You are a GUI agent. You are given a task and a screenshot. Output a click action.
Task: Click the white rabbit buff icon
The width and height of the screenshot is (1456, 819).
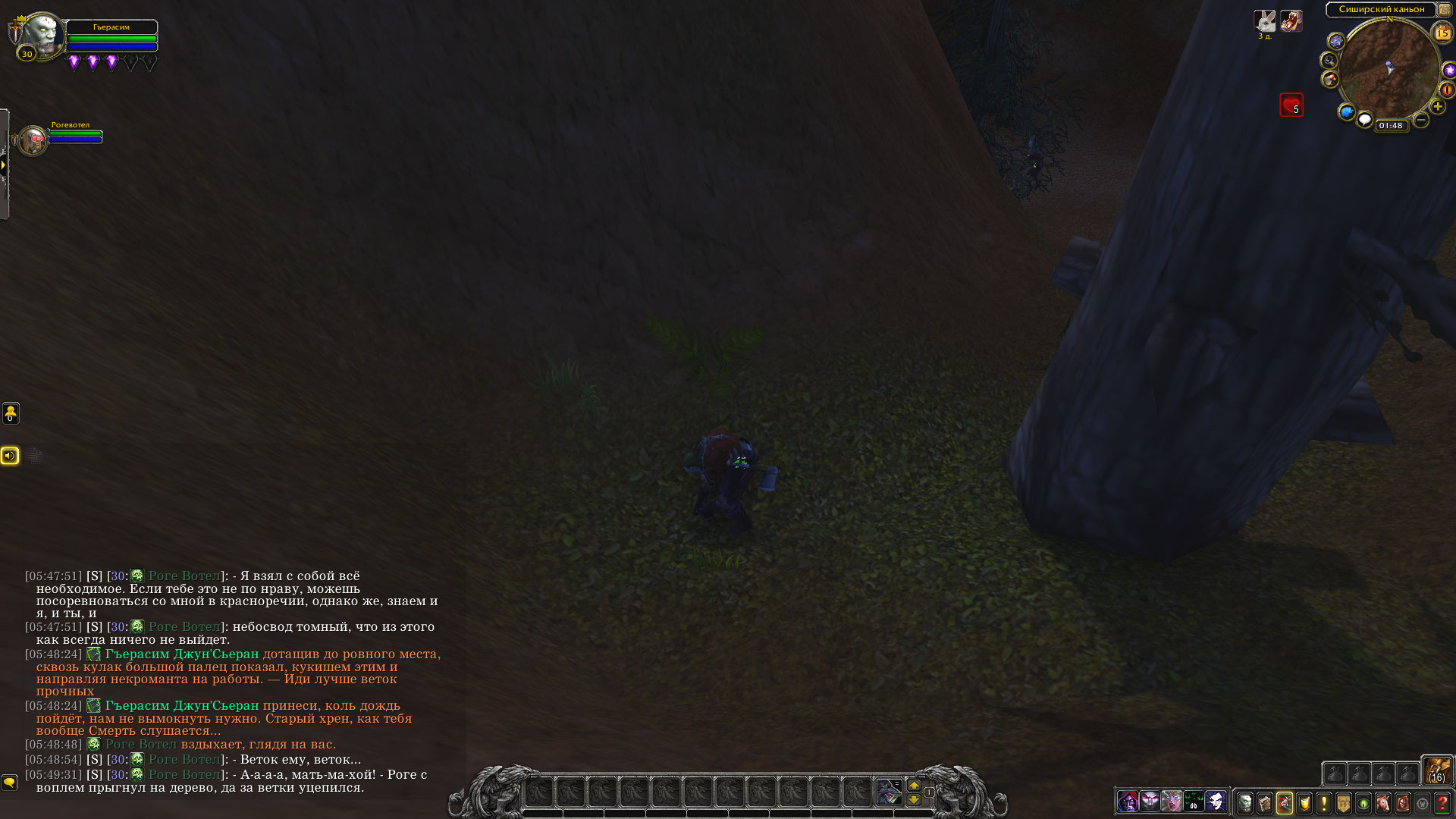[x=1264, y=21]
